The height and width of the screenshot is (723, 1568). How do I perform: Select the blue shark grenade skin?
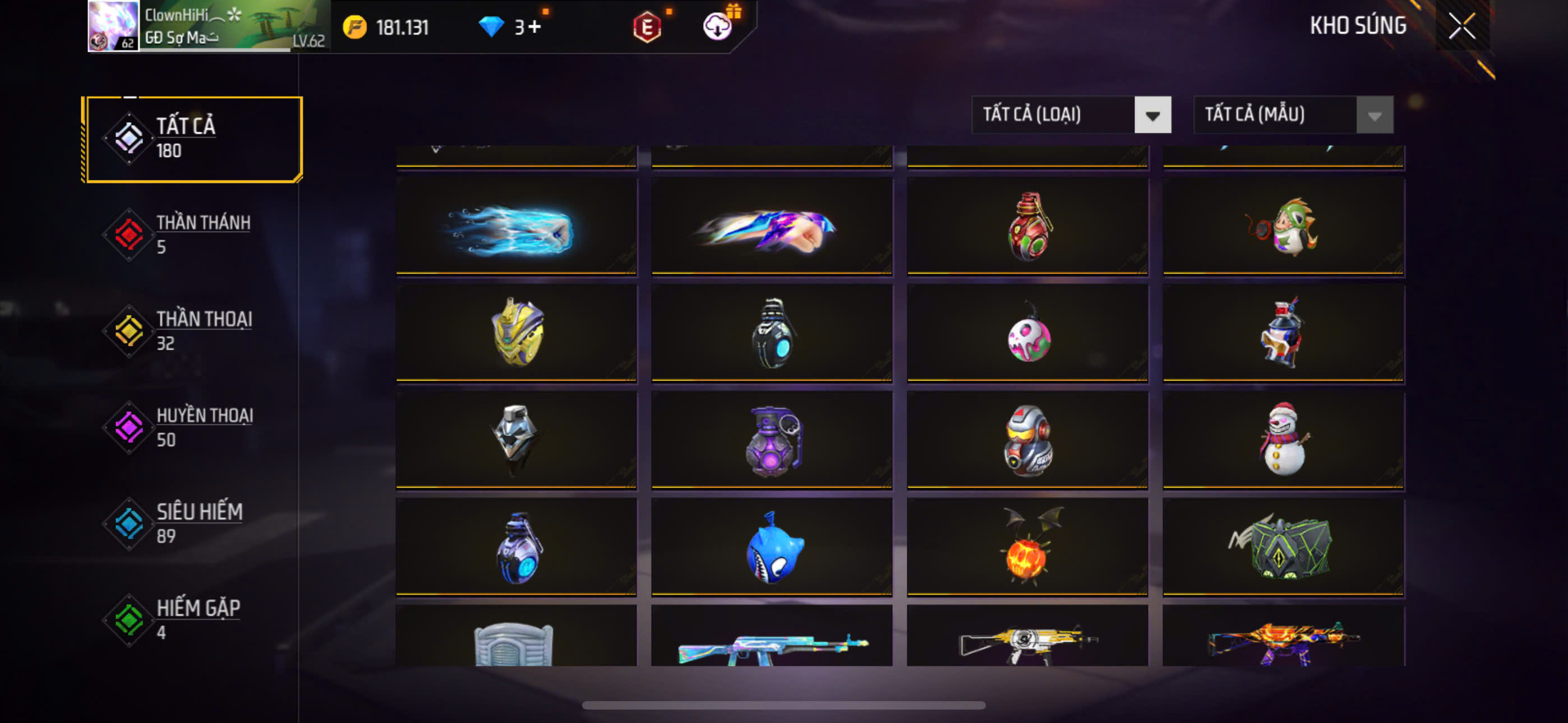tap(772, 547)
